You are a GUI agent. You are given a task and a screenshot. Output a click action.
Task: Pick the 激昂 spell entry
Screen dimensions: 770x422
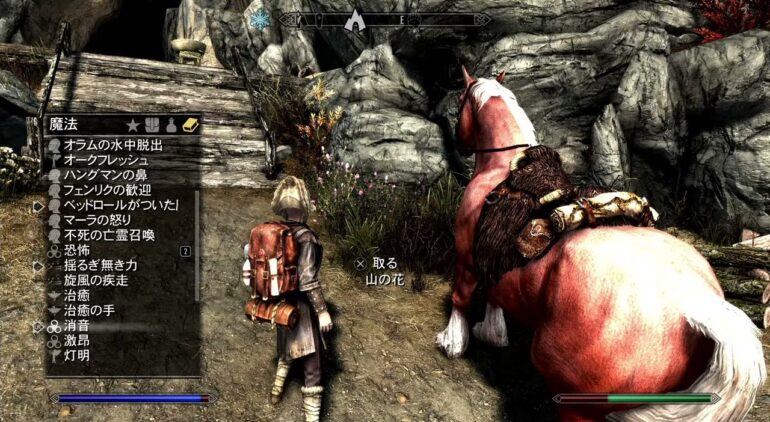click(77, 341)
